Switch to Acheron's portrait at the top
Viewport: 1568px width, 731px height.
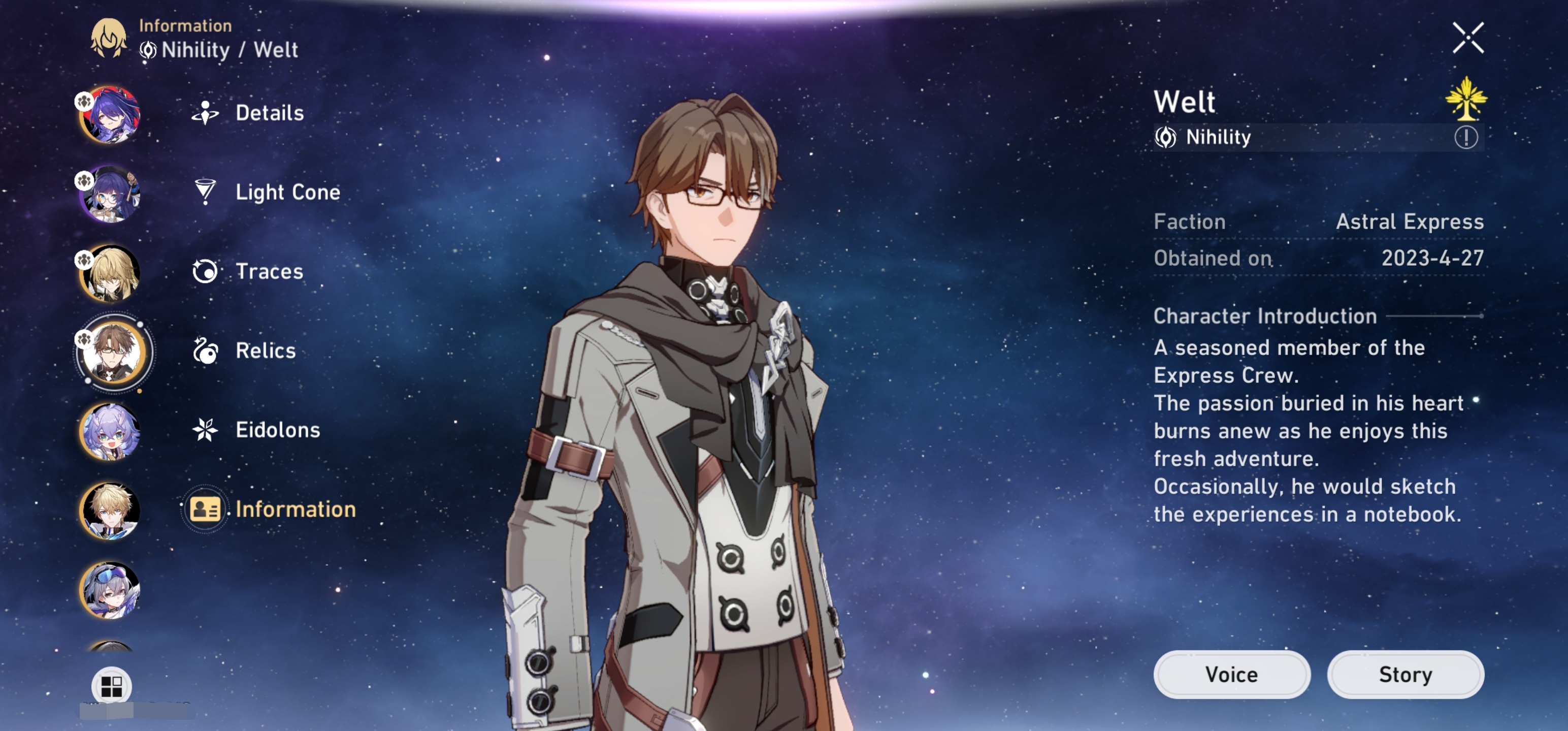[x=110, y=116]
